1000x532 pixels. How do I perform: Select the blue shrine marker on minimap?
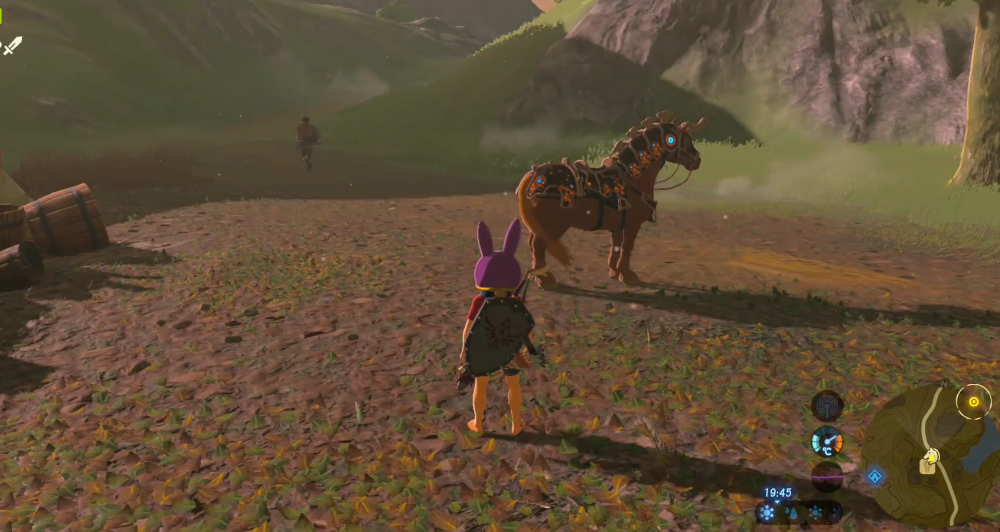pyautogui.click(x=875, y=476)
